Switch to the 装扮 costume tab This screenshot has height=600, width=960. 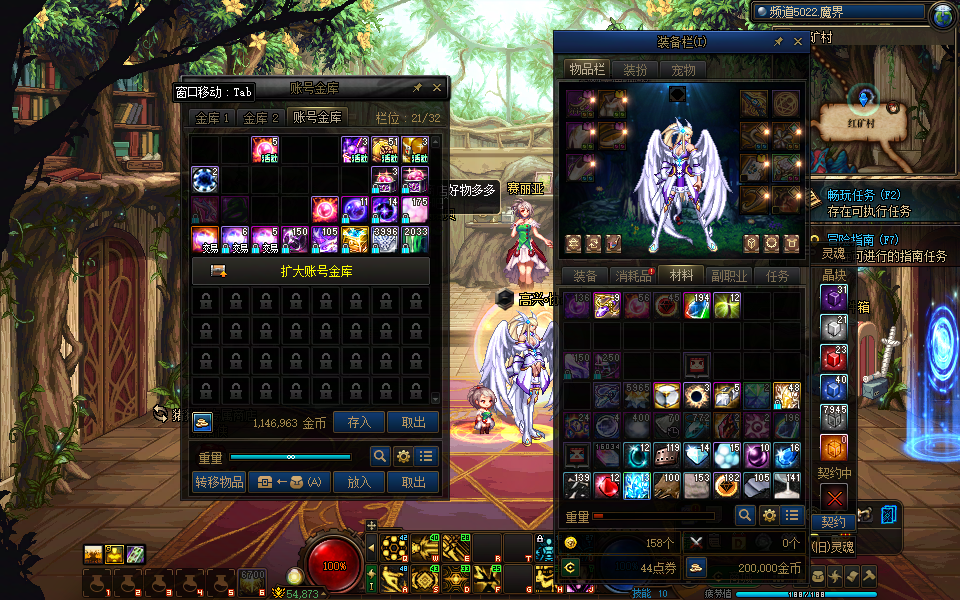pyautogui.click(x=635, y=70)
